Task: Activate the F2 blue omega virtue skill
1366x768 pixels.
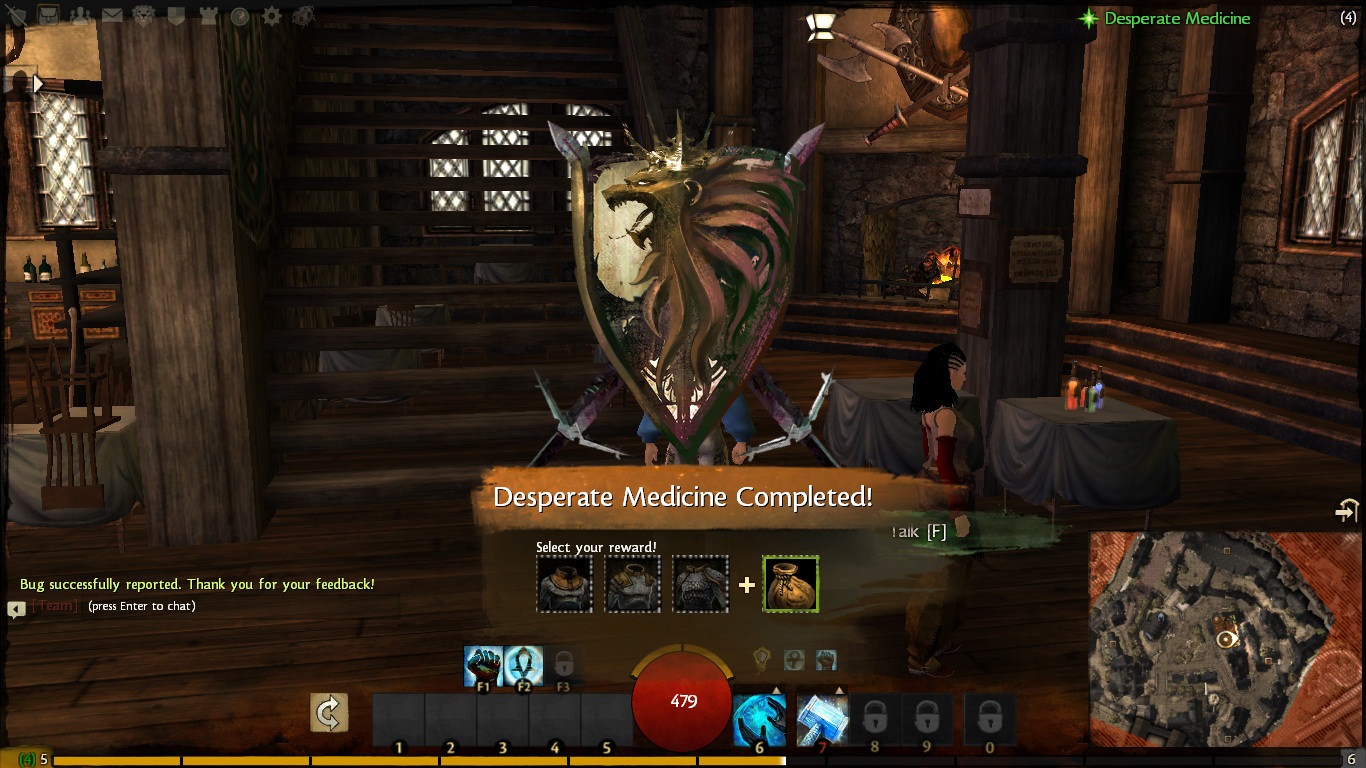Action: [x=523, y=666]
